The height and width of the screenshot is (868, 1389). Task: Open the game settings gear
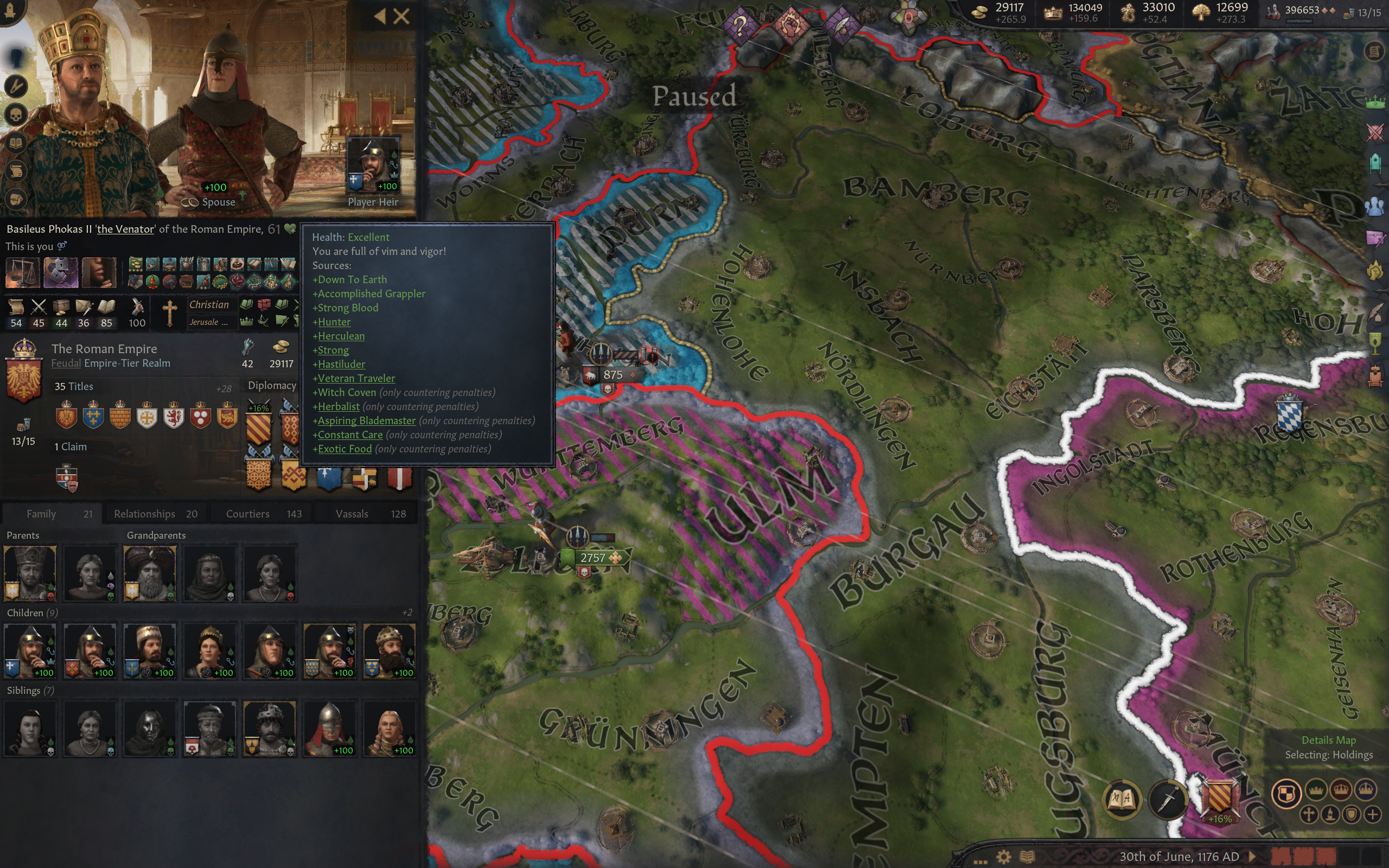[x=1003, y=857]
